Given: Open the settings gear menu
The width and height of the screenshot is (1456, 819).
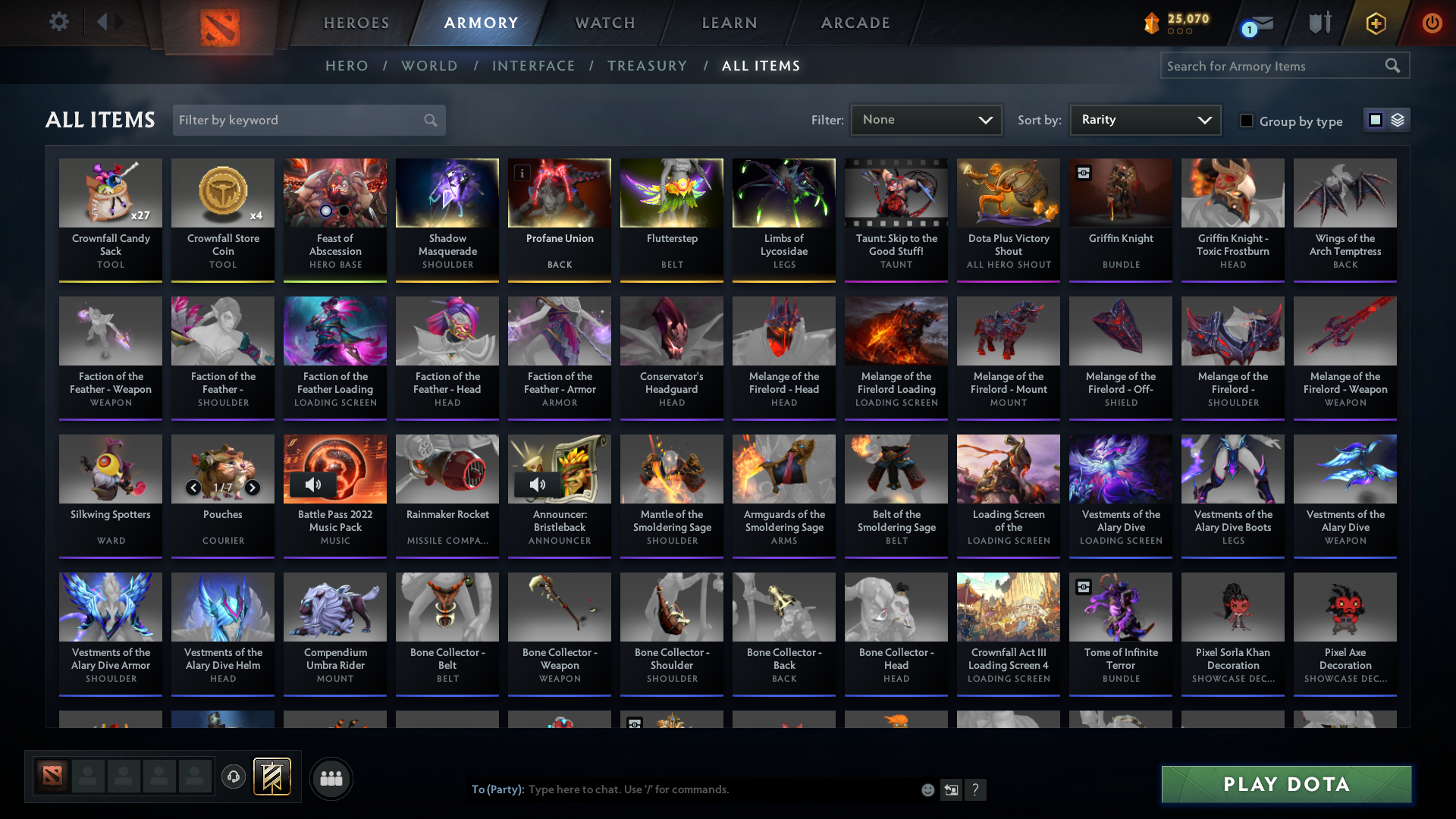Looking at the screenshot, I should tap(59, 23).
